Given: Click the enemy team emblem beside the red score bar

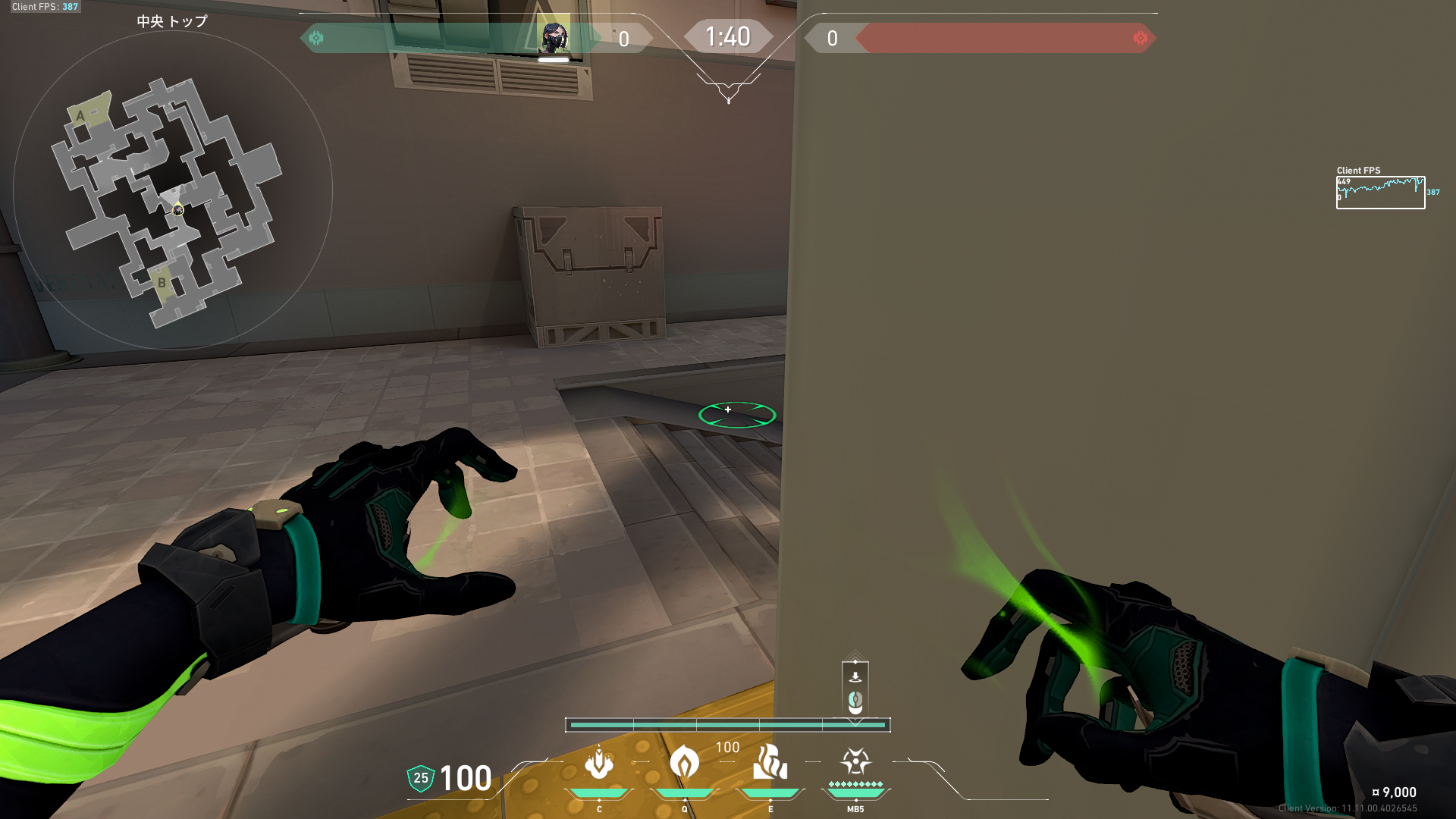Looking at the screenshot, I should point(1140,37).
